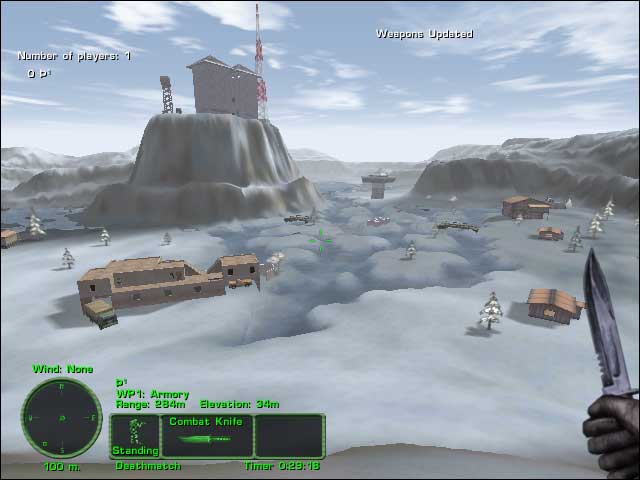Click the circular compass radar
The height and width of the screenshot is (480, 640).
click(x=62, y=417)
